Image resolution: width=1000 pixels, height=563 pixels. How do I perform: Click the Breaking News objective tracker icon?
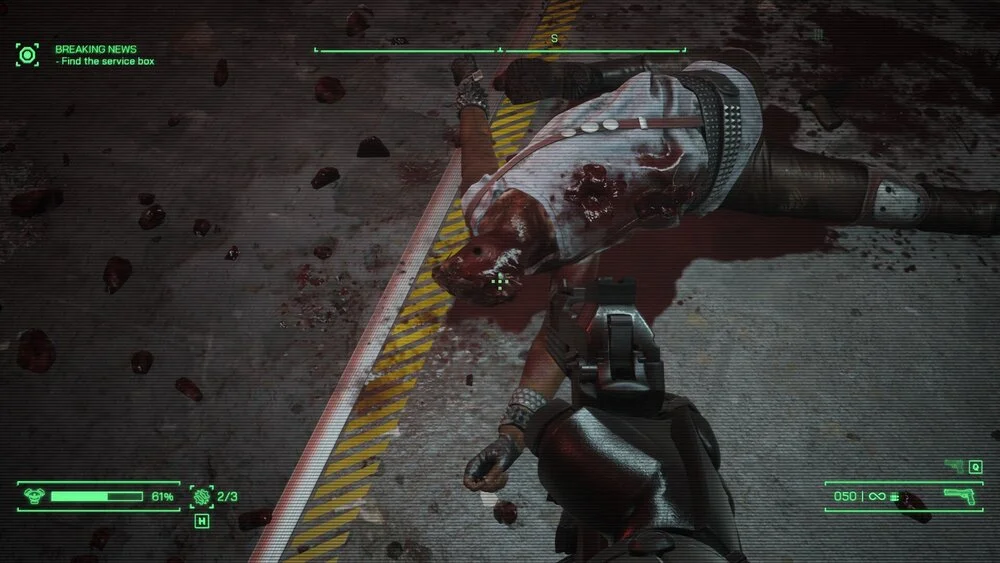point(27,54)
